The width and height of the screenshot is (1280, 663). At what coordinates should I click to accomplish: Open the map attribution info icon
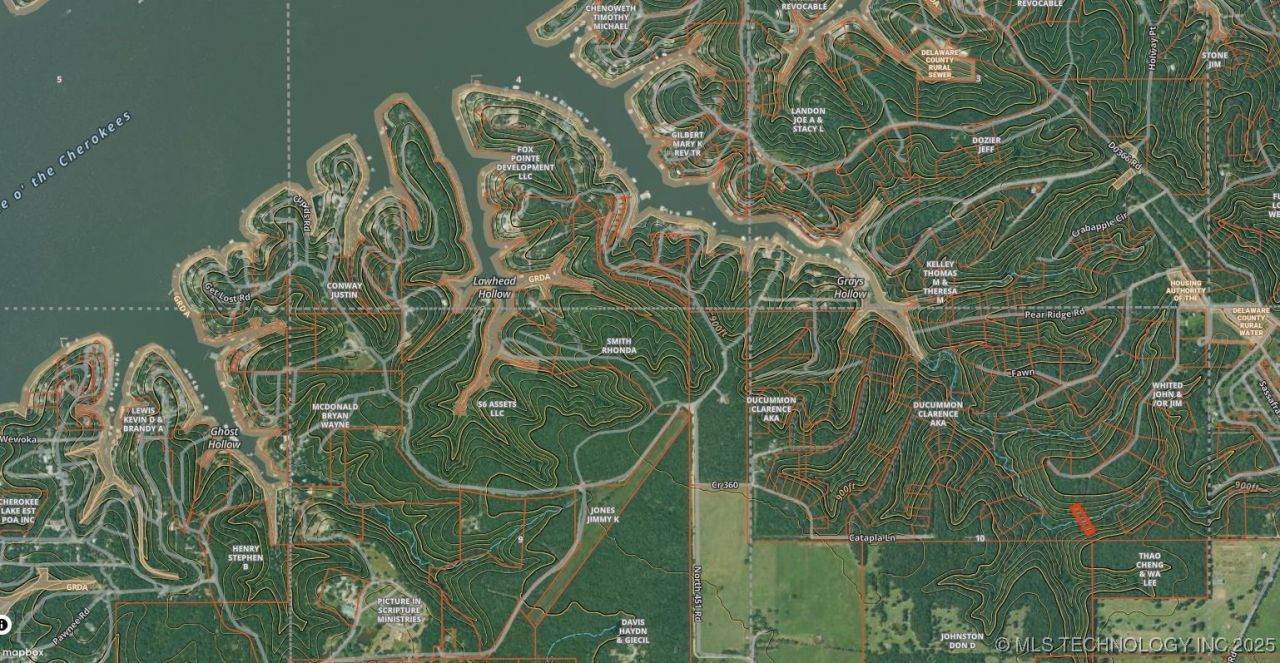tap(3, 625)
